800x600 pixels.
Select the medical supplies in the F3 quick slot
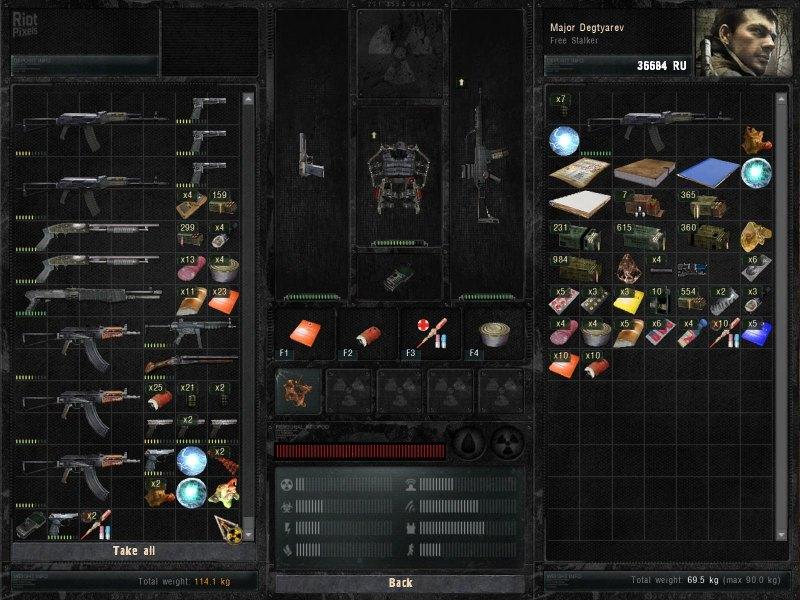pos(429,332)
